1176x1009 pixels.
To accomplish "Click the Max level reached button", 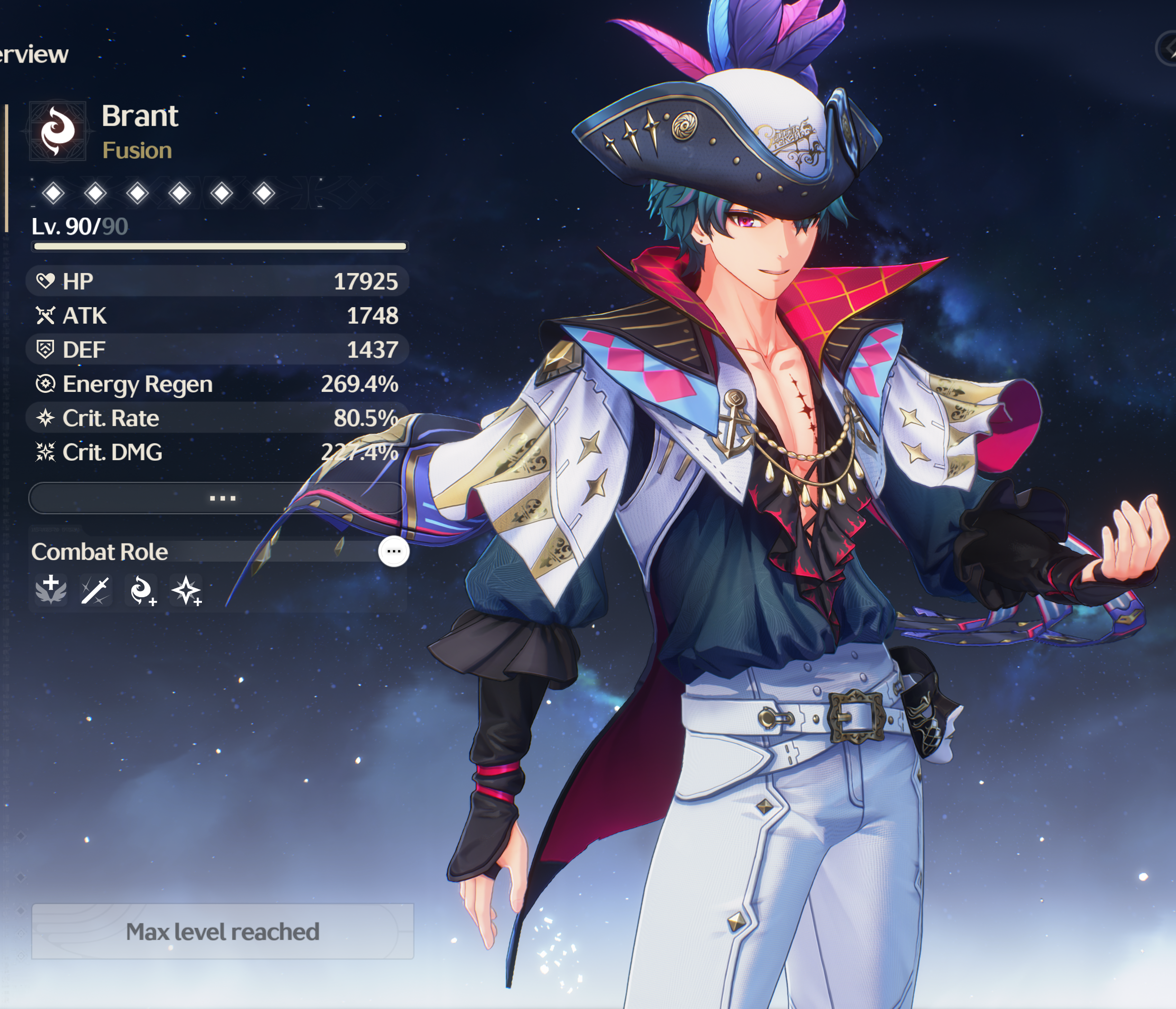I will point(222,931).
